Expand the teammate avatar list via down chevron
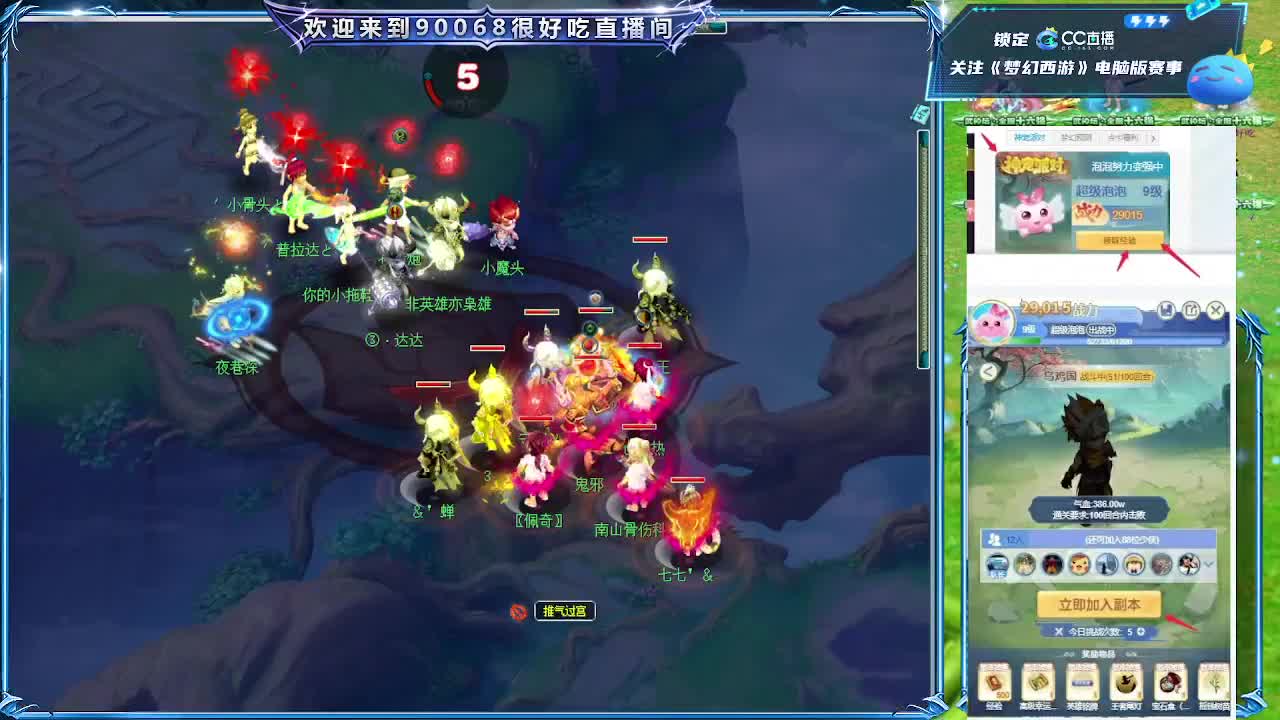The image size is (1280, 720). [x=1207, y=563]
